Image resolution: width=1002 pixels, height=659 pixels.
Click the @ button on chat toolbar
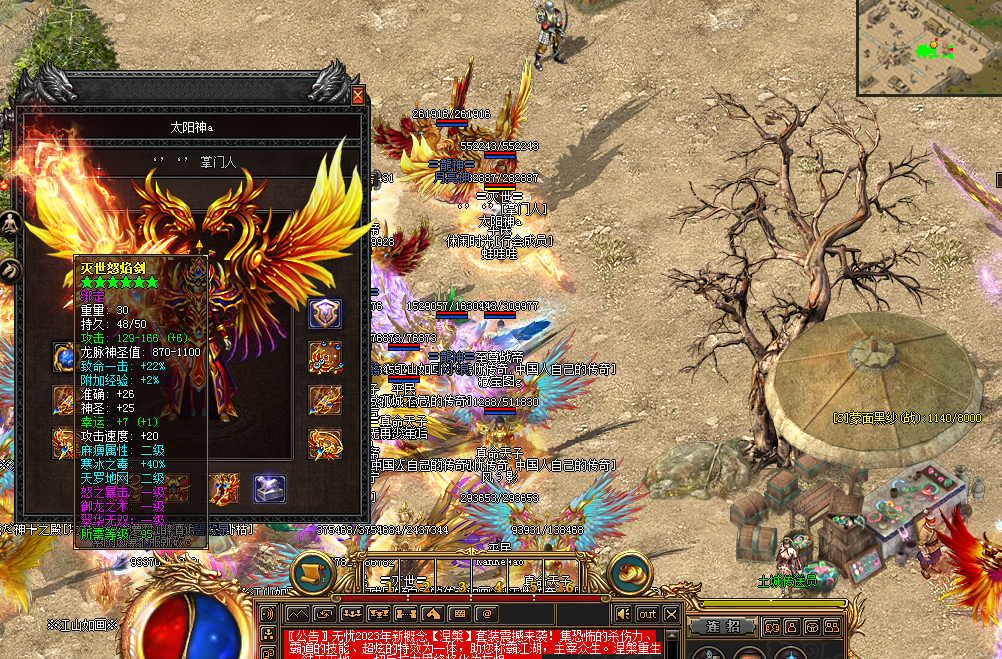[x=485, y=613]
